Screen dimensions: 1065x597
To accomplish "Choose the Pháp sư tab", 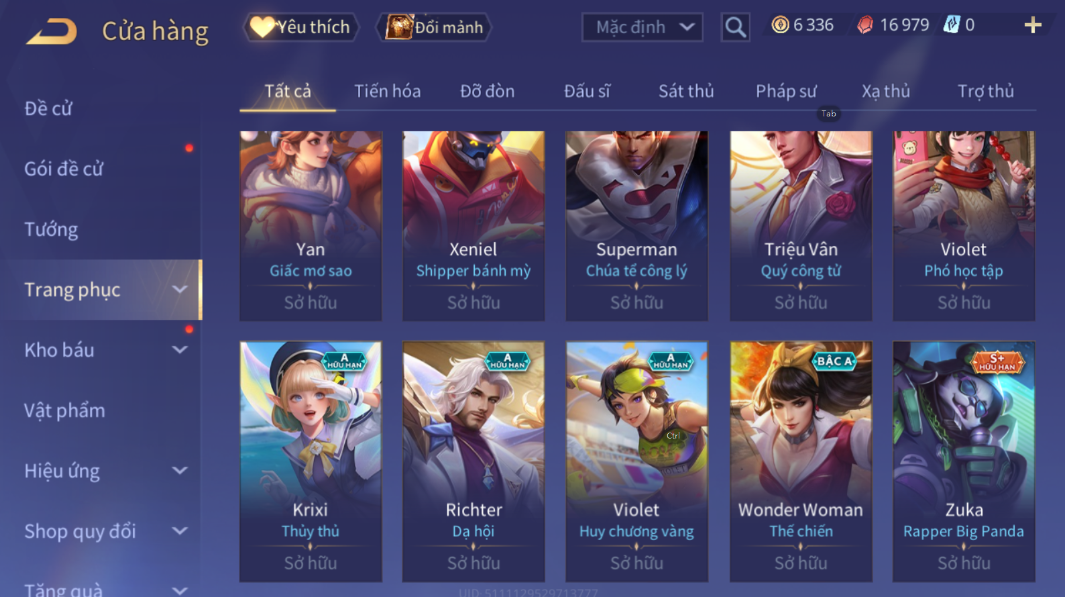I will [786, 91].
